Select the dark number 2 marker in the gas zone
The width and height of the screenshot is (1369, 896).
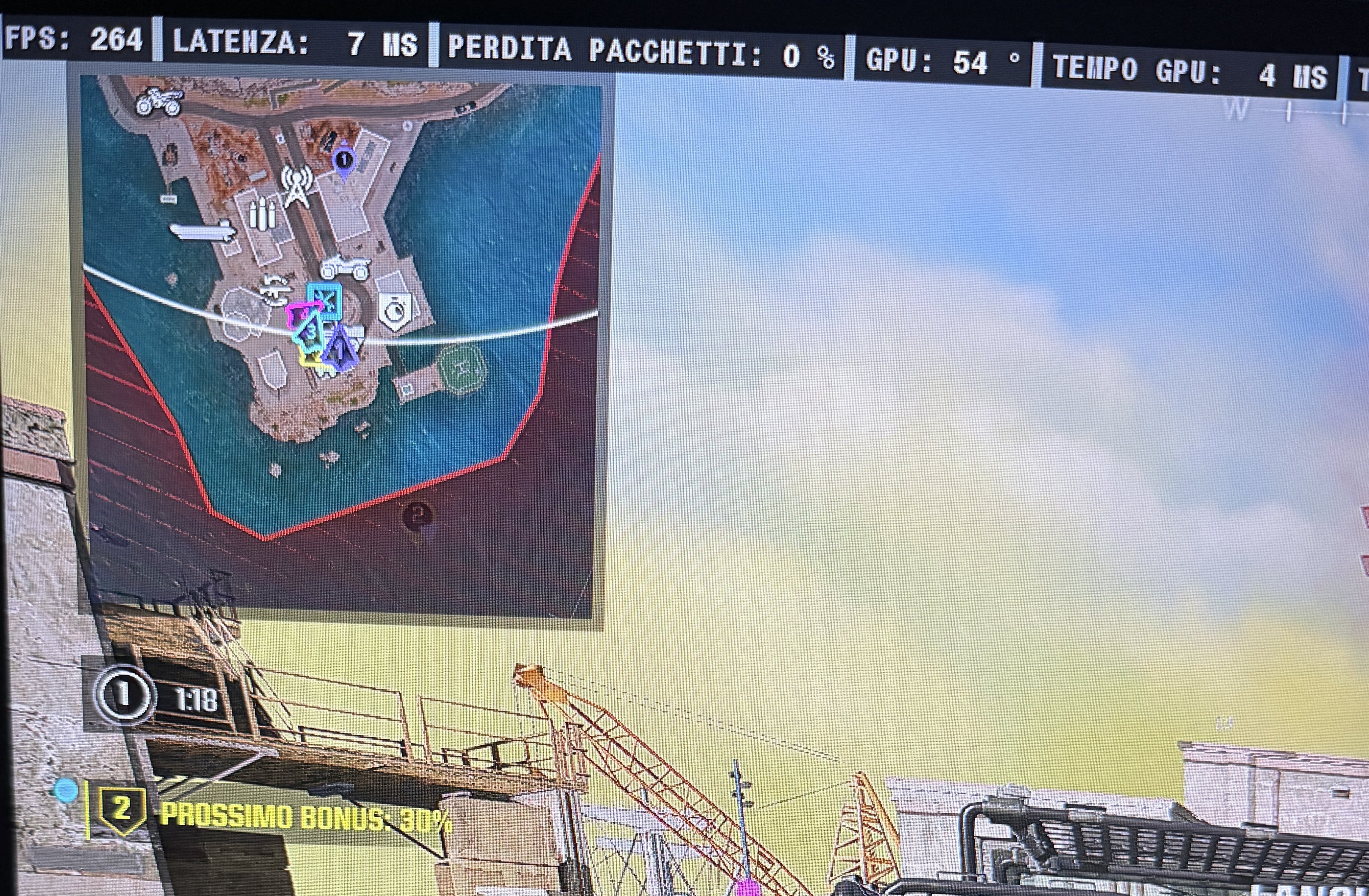point(418,516)
